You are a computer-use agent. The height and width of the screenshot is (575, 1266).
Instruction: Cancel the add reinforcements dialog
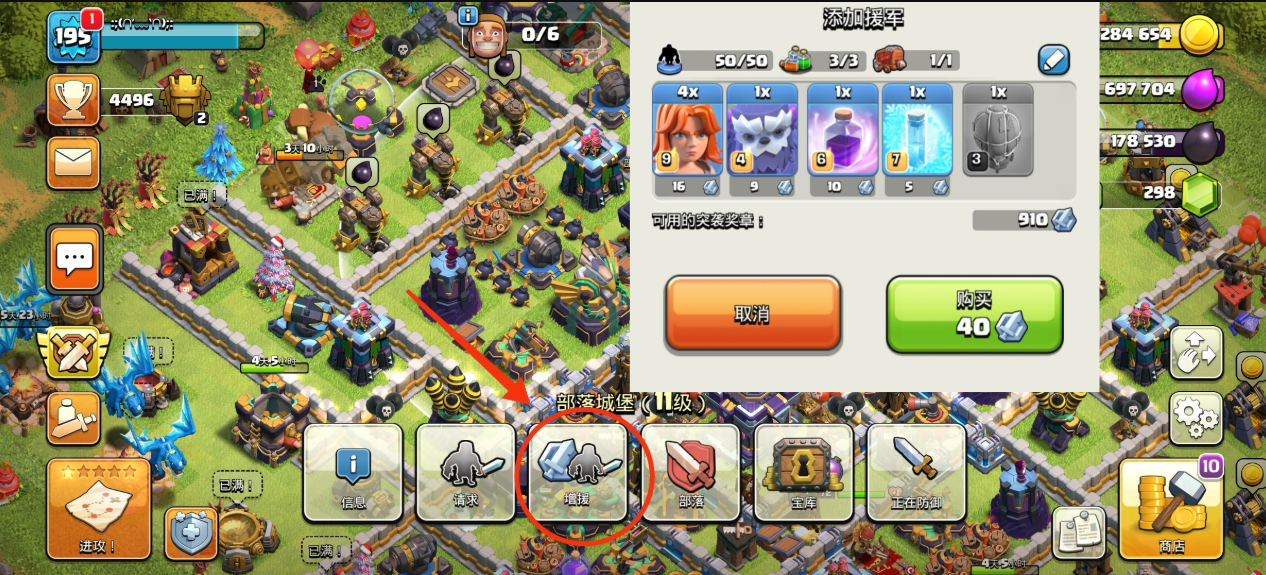[x=752, y=313]
